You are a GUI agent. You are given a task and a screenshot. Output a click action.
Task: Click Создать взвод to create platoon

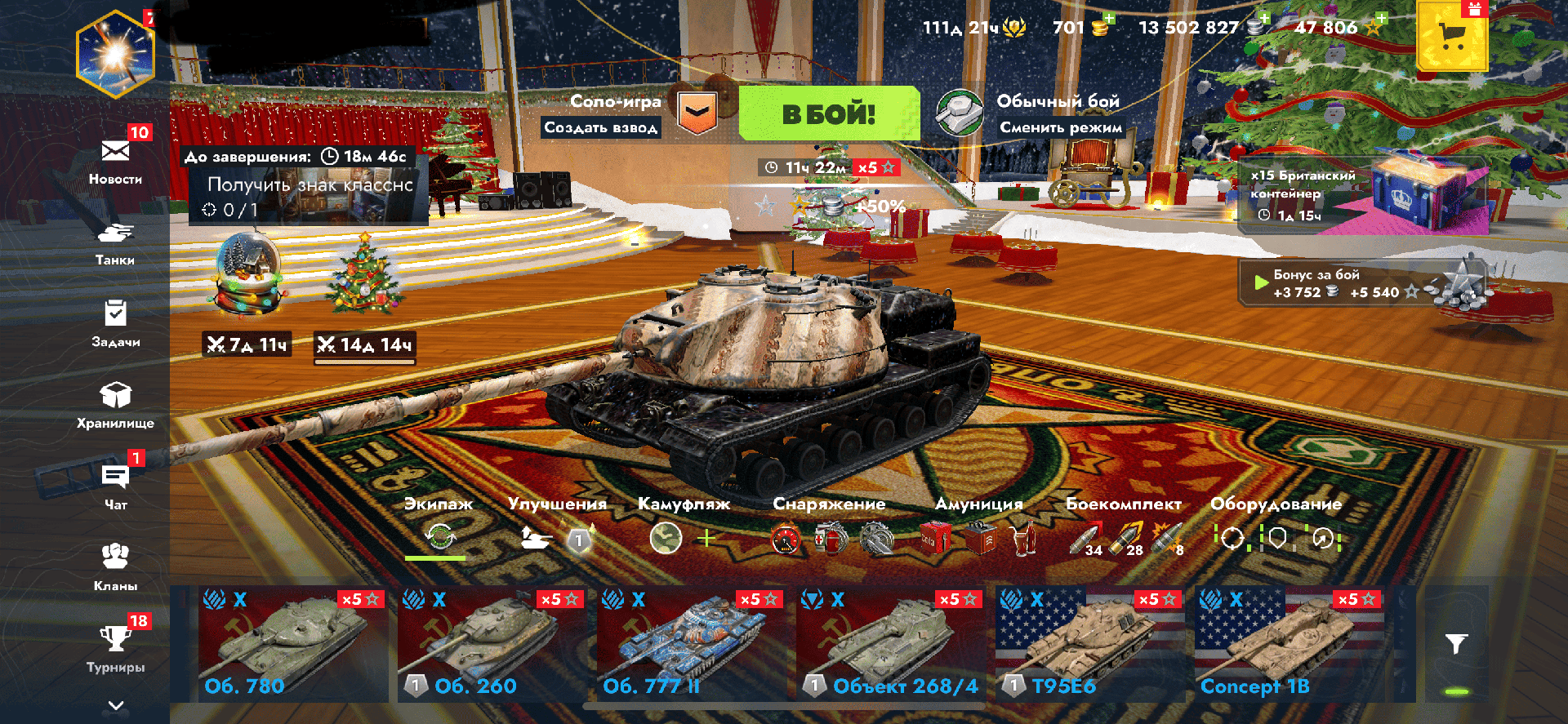(601, 127)
